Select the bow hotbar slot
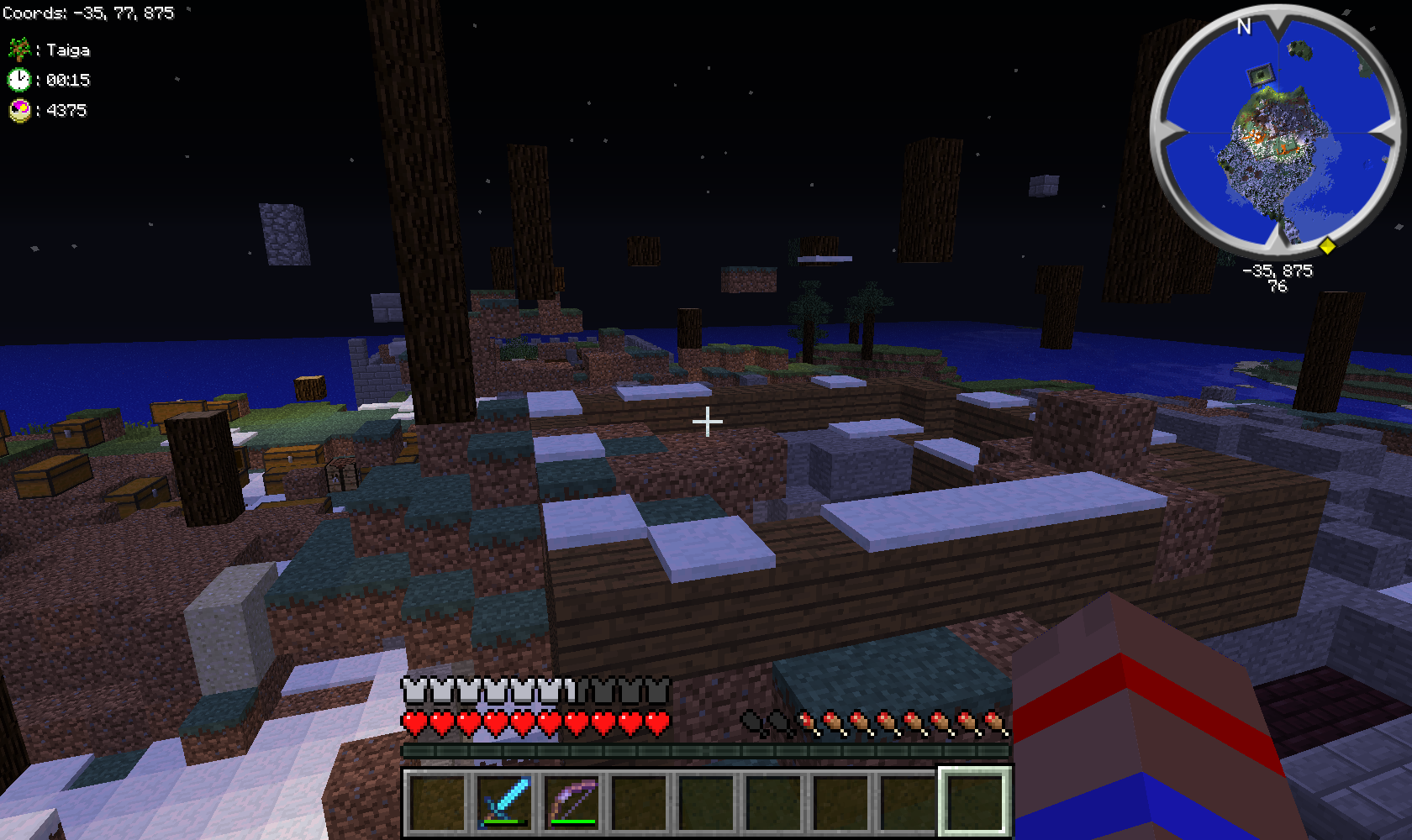This screenshot has width=1412, height=840. [572, 801]
